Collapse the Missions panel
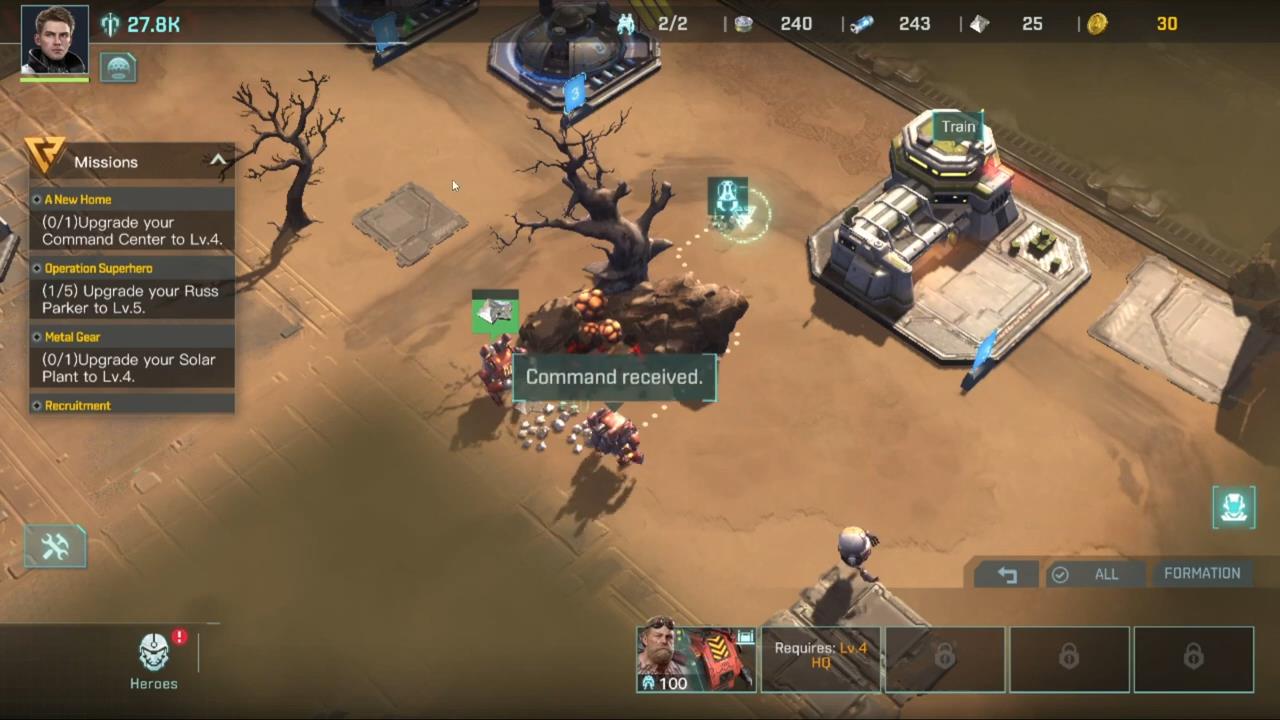The image size is (1280, 720). click(218, 161)
